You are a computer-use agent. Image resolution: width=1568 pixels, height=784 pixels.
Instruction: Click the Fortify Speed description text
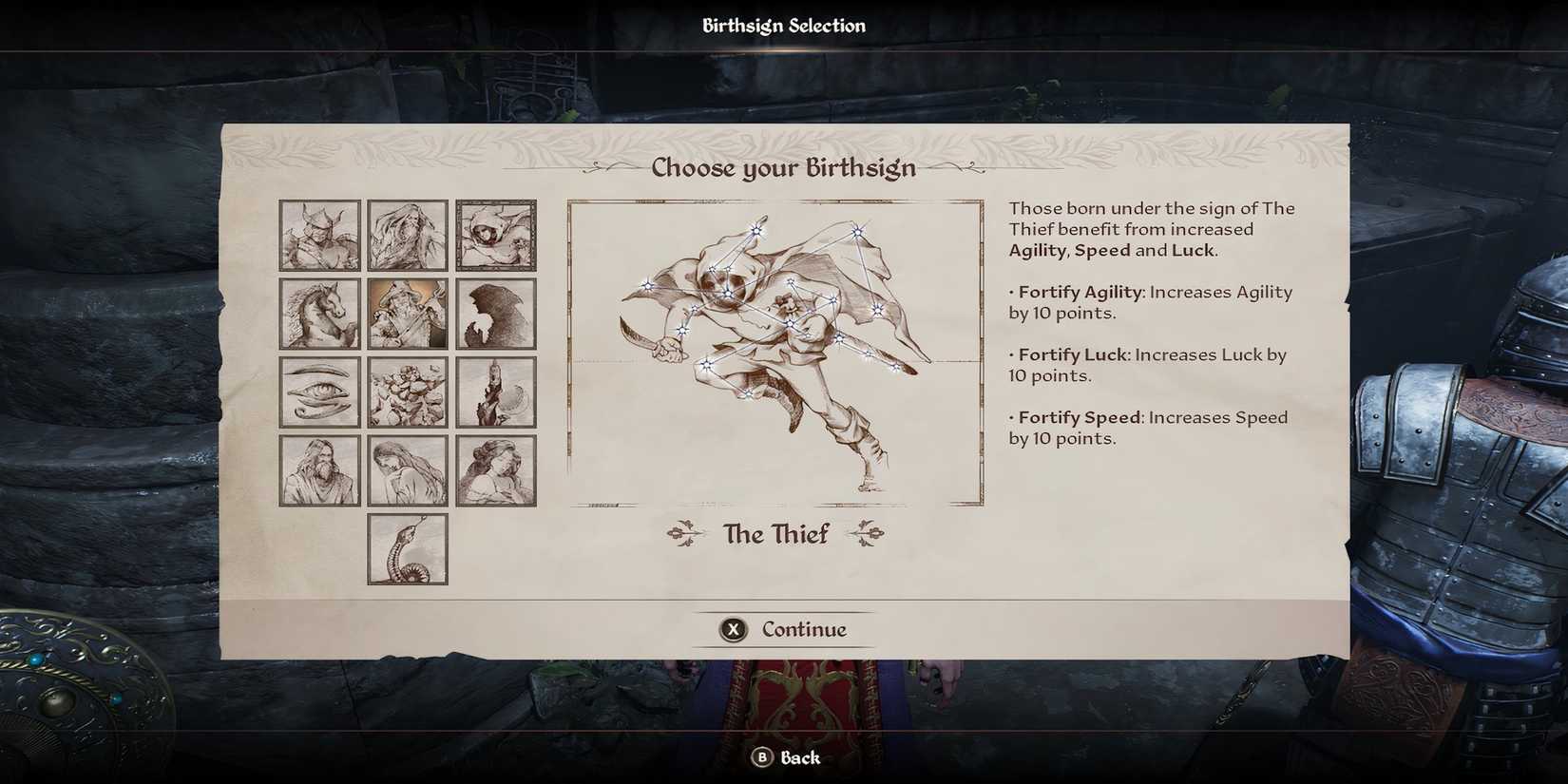[x=1148, y=428]
